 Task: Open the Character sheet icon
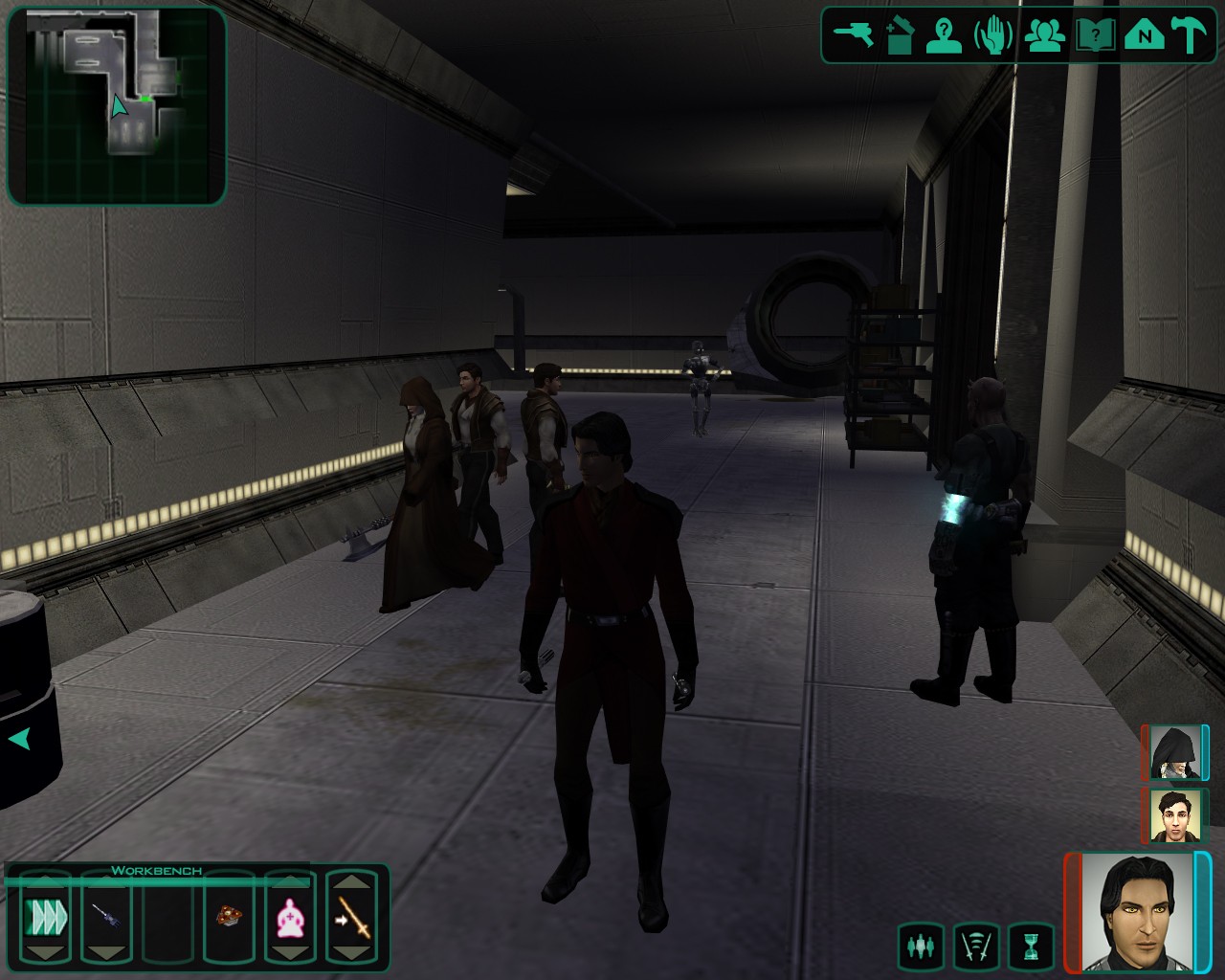click(x=945, y=36)
